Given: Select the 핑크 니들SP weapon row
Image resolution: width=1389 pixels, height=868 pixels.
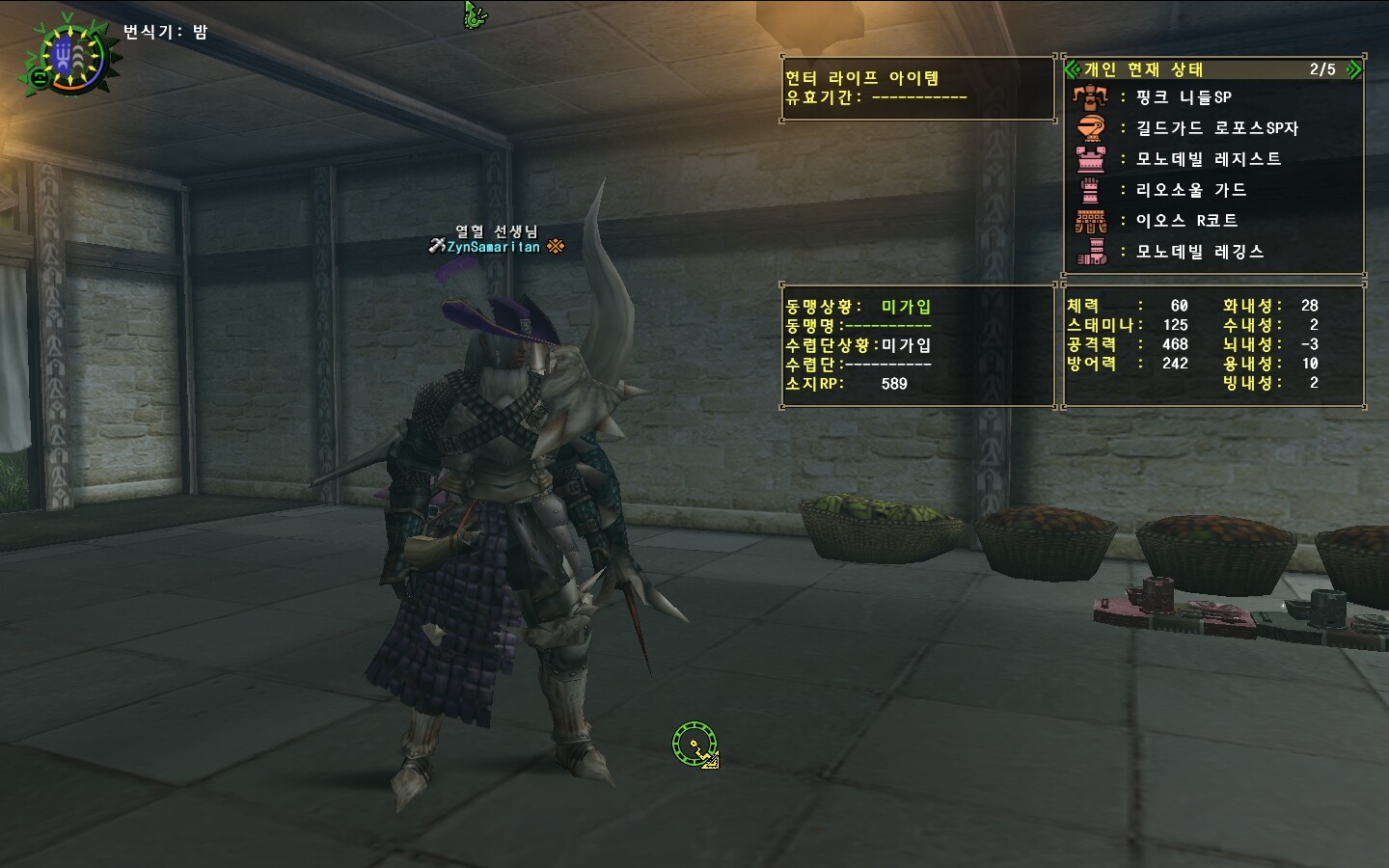Looking at the screenshot, I should [1183, 97].
